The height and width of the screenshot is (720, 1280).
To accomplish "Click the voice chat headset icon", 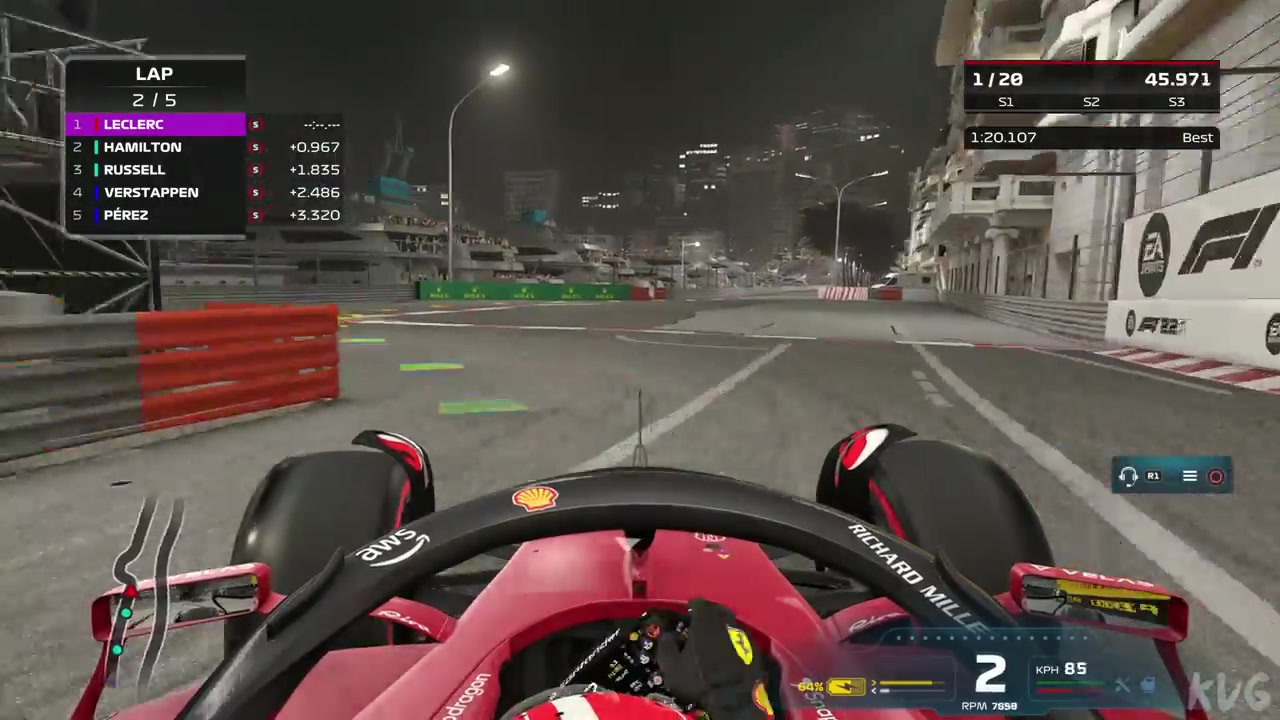I will (1128, 476).
